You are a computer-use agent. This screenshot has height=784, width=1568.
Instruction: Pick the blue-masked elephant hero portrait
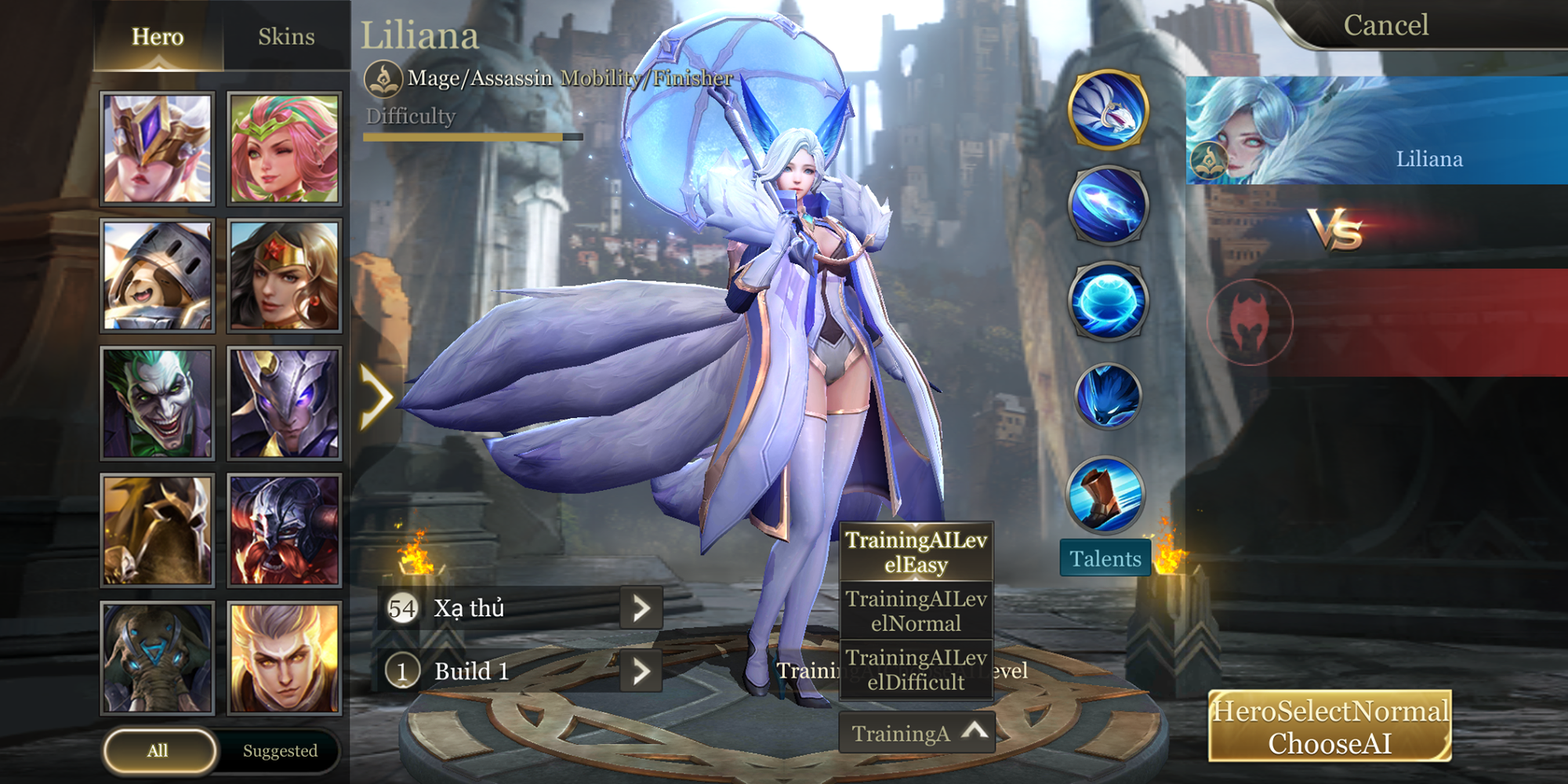(158, 659)
